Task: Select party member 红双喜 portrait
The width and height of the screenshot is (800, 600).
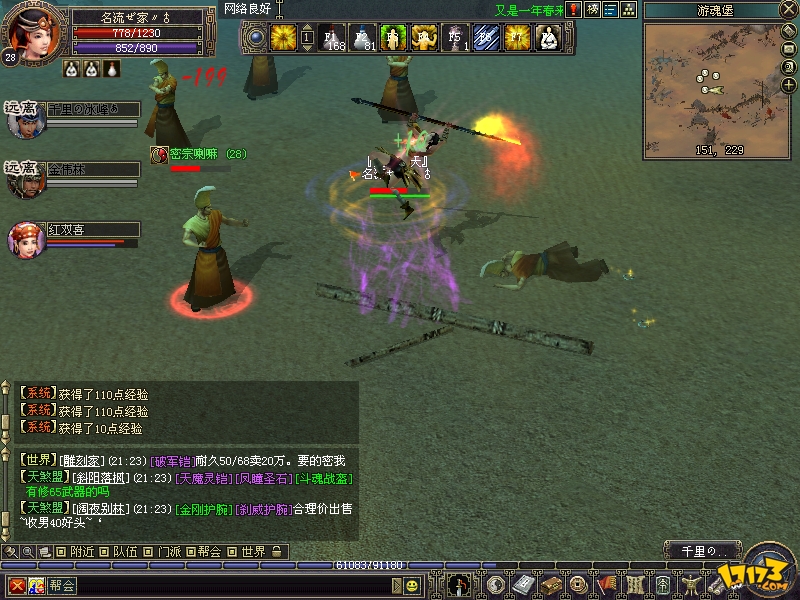Action: click(x=24, y=238)
